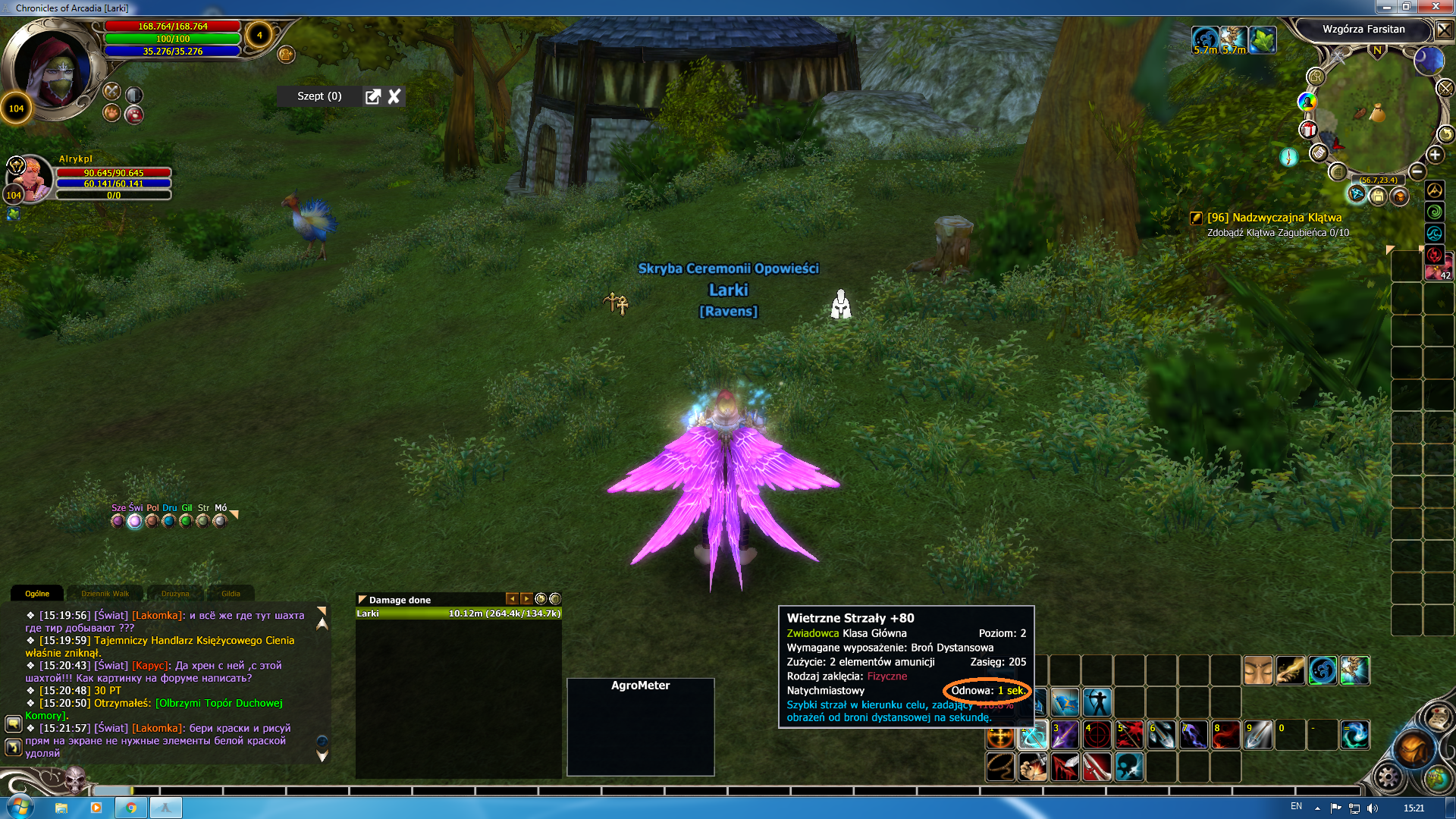Close the minimap with the X button

(1444, 30)
